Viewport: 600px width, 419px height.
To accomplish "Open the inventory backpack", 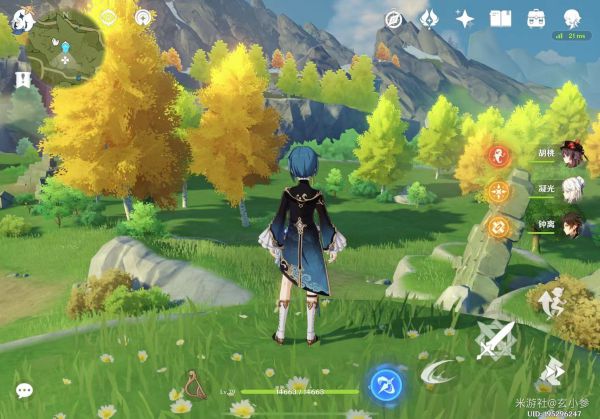I will pos(536,18).
